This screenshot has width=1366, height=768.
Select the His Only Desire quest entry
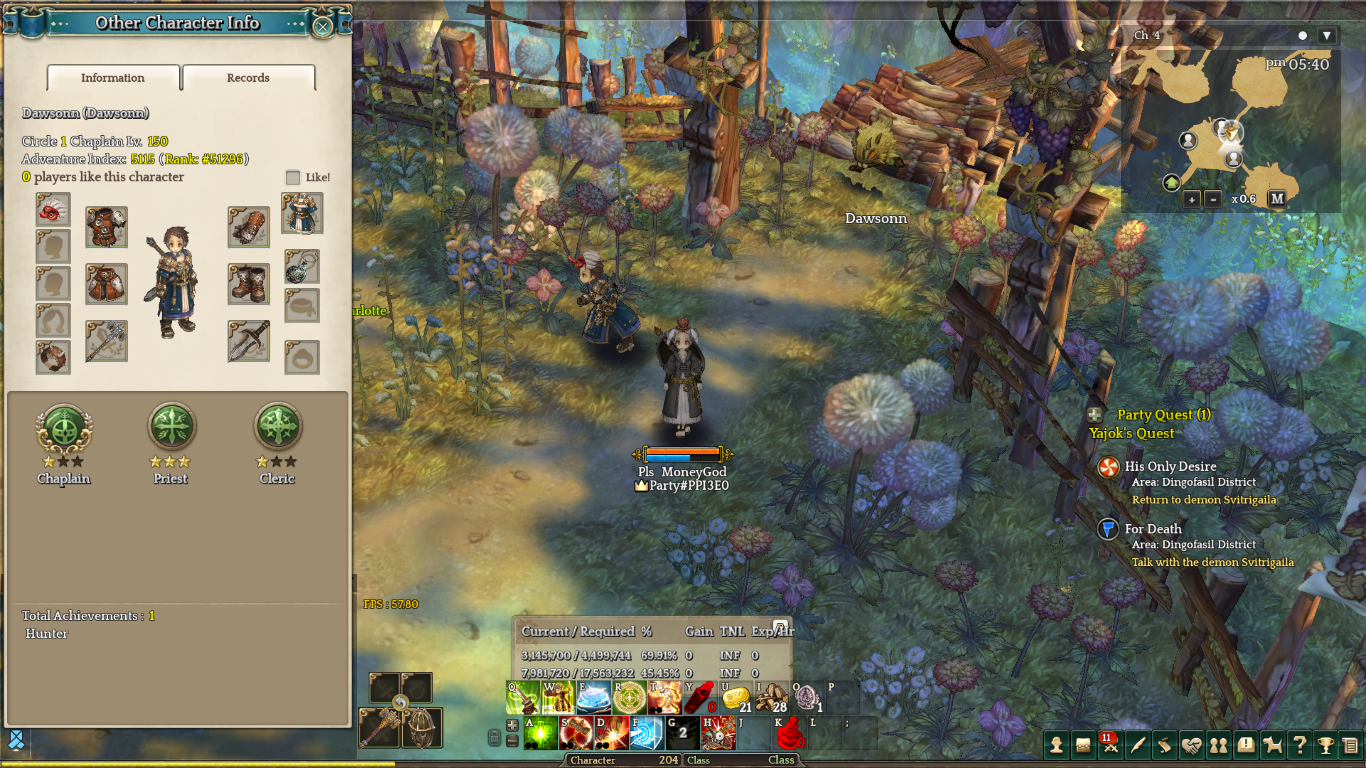pyautogui.click(x=1170, y=467)
